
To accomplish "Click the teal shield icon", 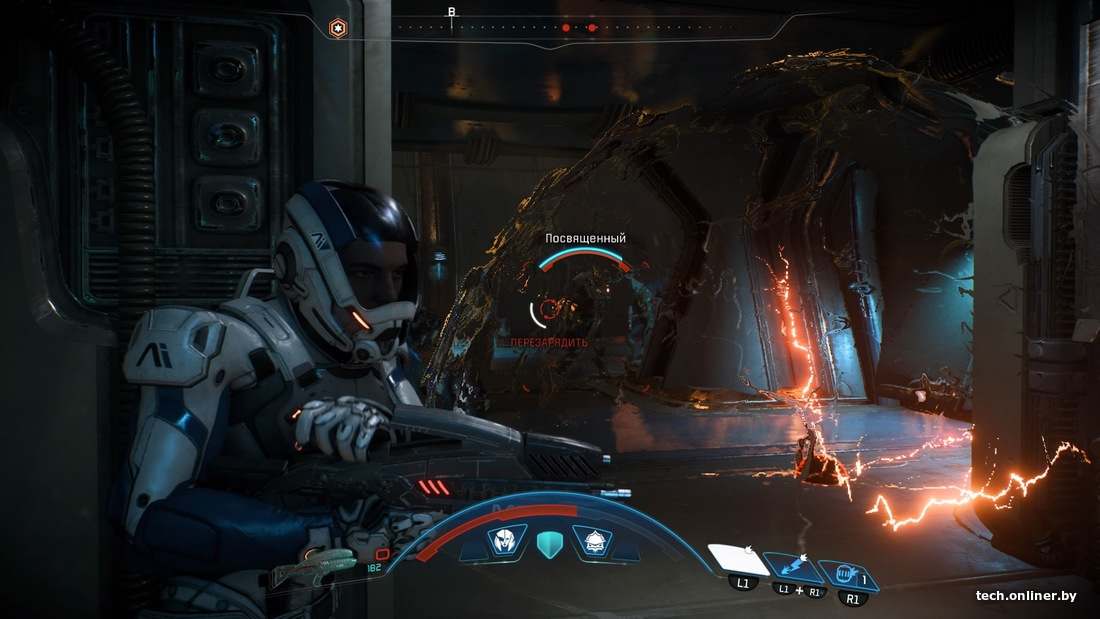I will click(550, 543).
